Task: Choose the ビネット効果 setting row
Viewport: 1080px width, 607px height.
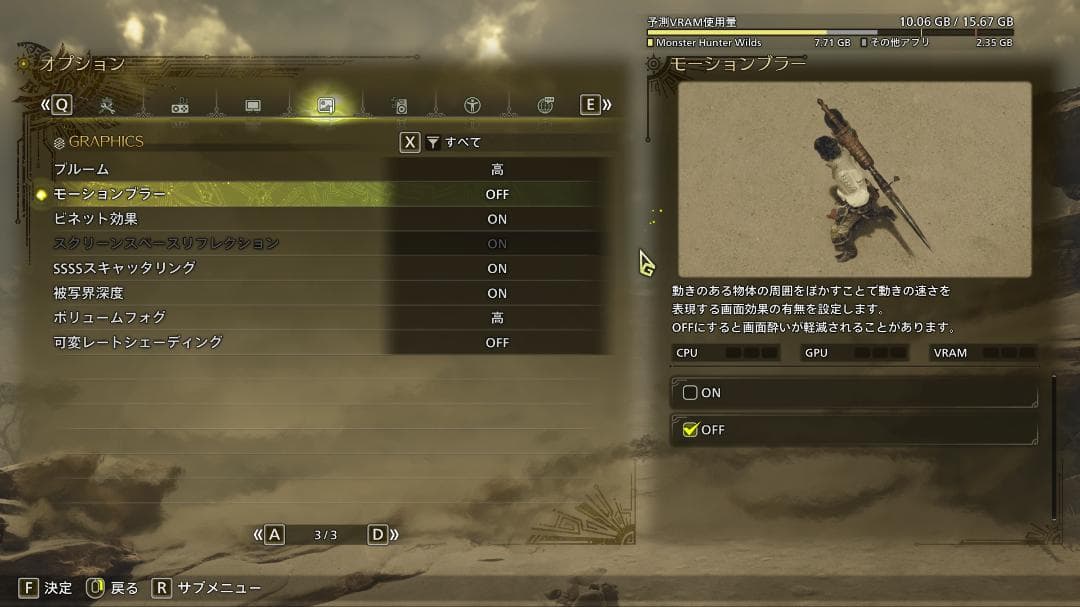Action: [x=330, y=219]
